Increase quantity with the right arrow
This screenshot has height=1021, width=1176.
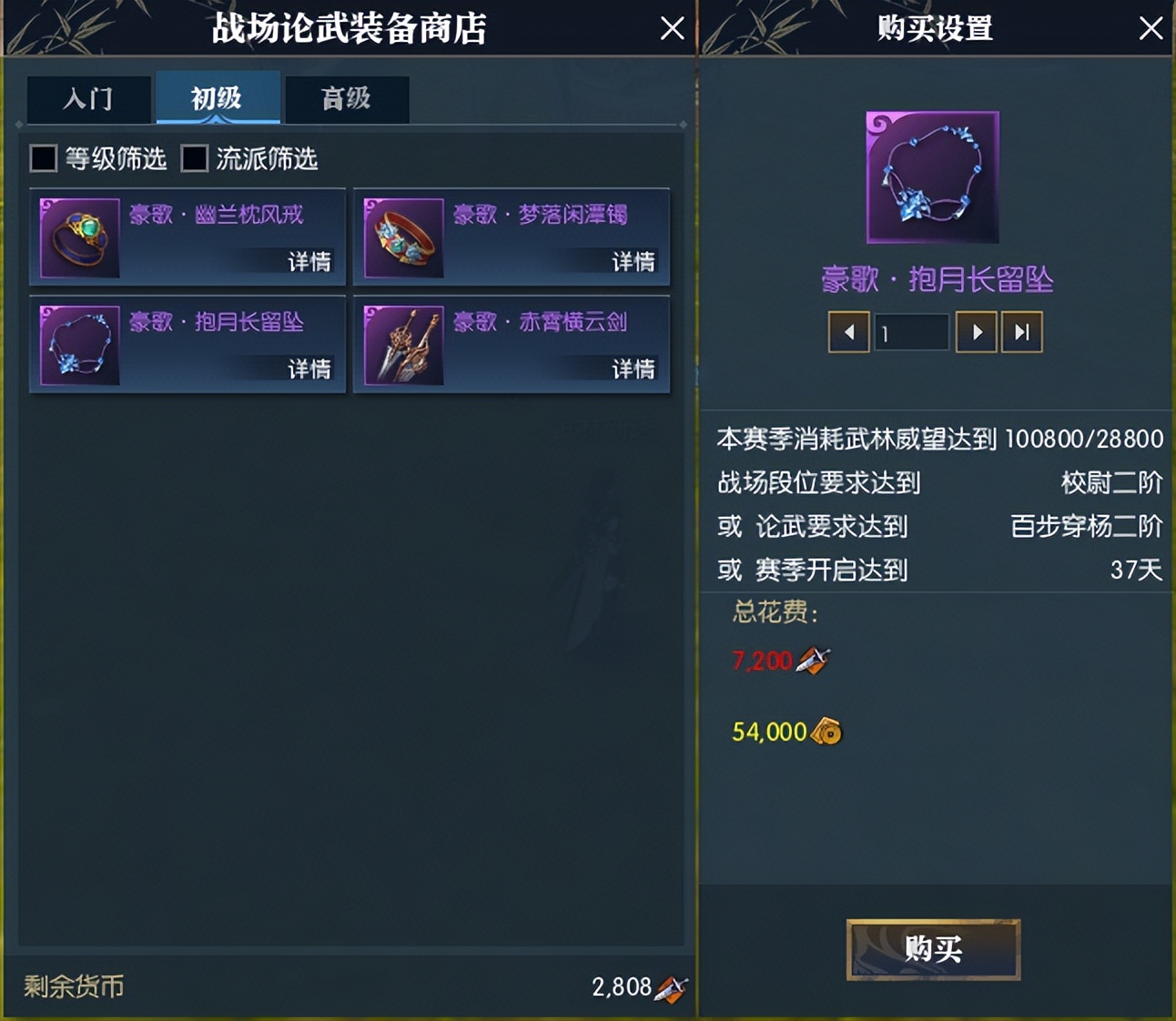click(x=976, y=332)
